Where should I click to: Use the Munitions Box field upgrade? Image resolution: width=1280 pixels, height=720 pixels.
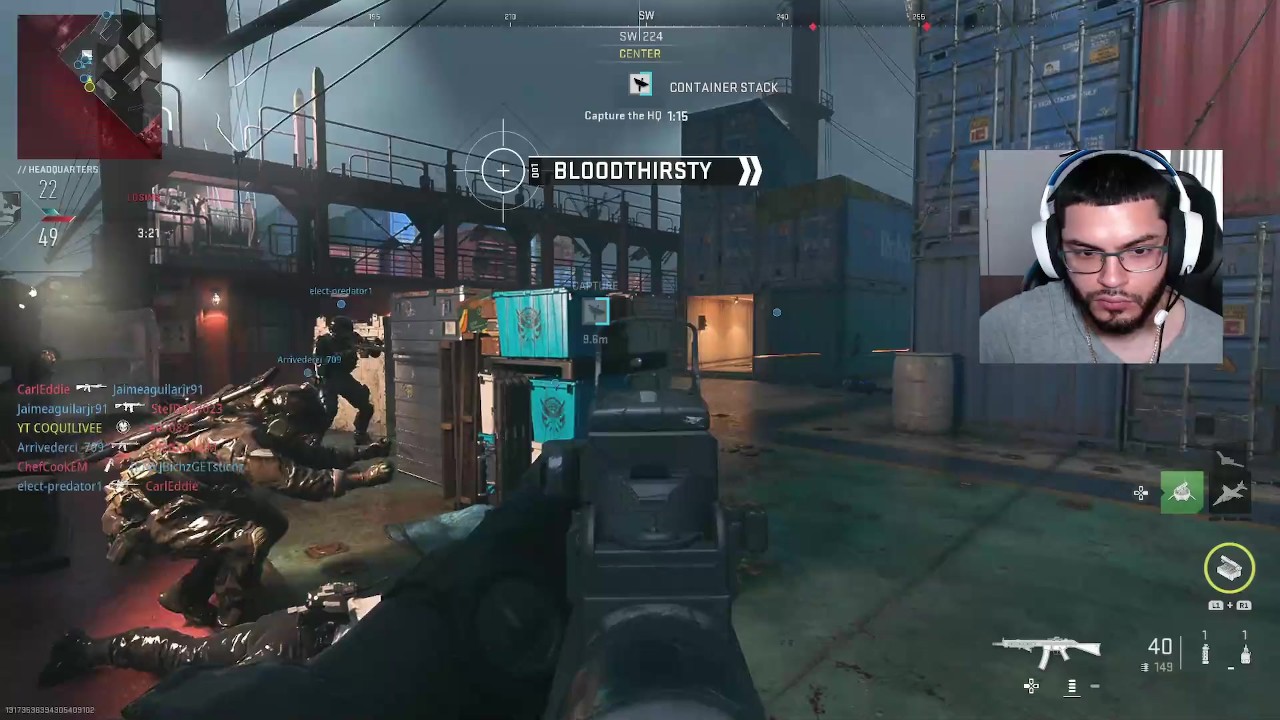point(1229,568)
